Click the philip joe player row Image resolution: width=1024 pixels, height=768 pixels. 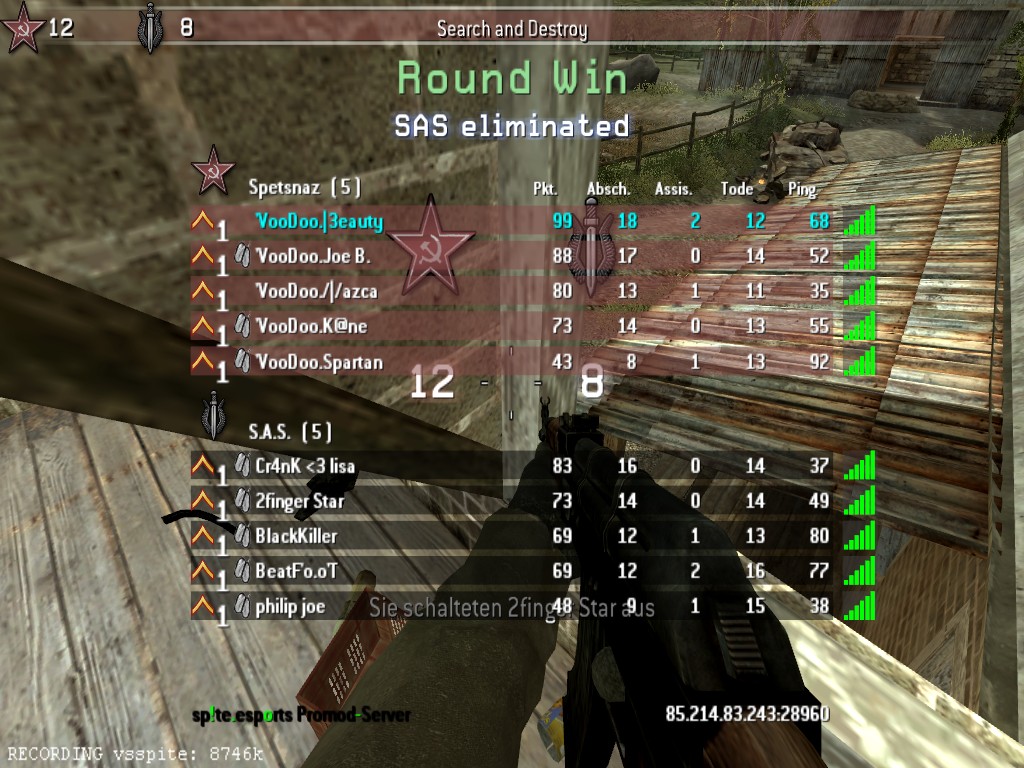[x=290, y=606]
